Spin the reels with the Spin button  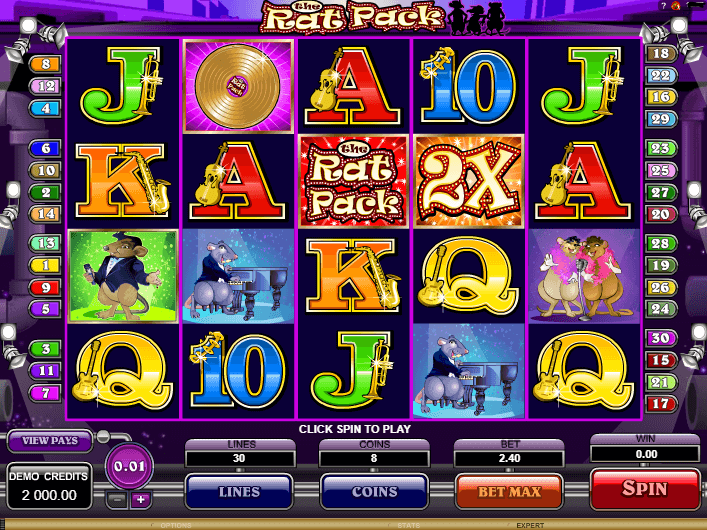pyautogui.click(x=644, y=490)
